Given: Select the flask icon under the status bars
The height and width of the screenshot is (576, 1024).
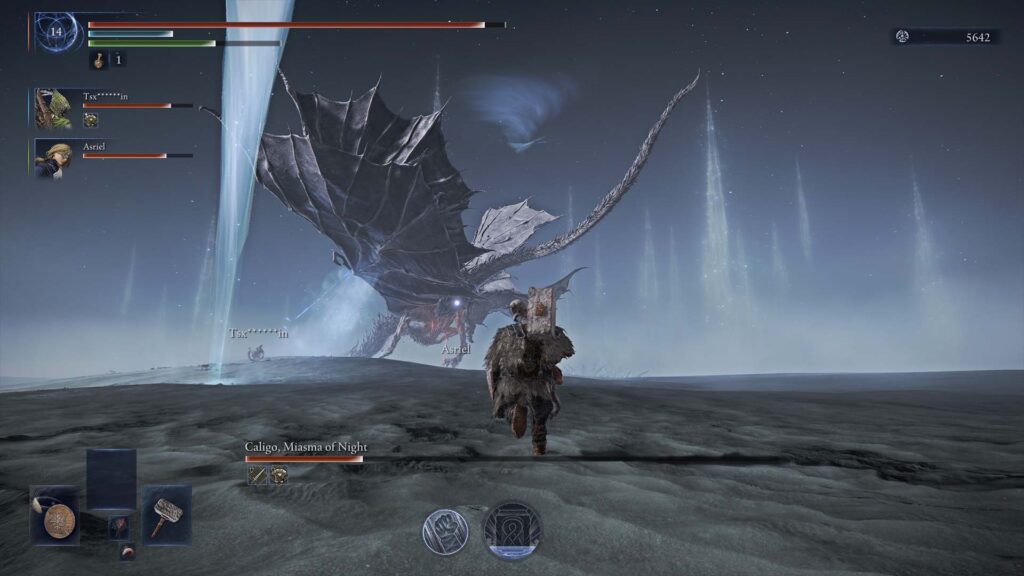Looking at the screenshot, I should coord(99,60).
